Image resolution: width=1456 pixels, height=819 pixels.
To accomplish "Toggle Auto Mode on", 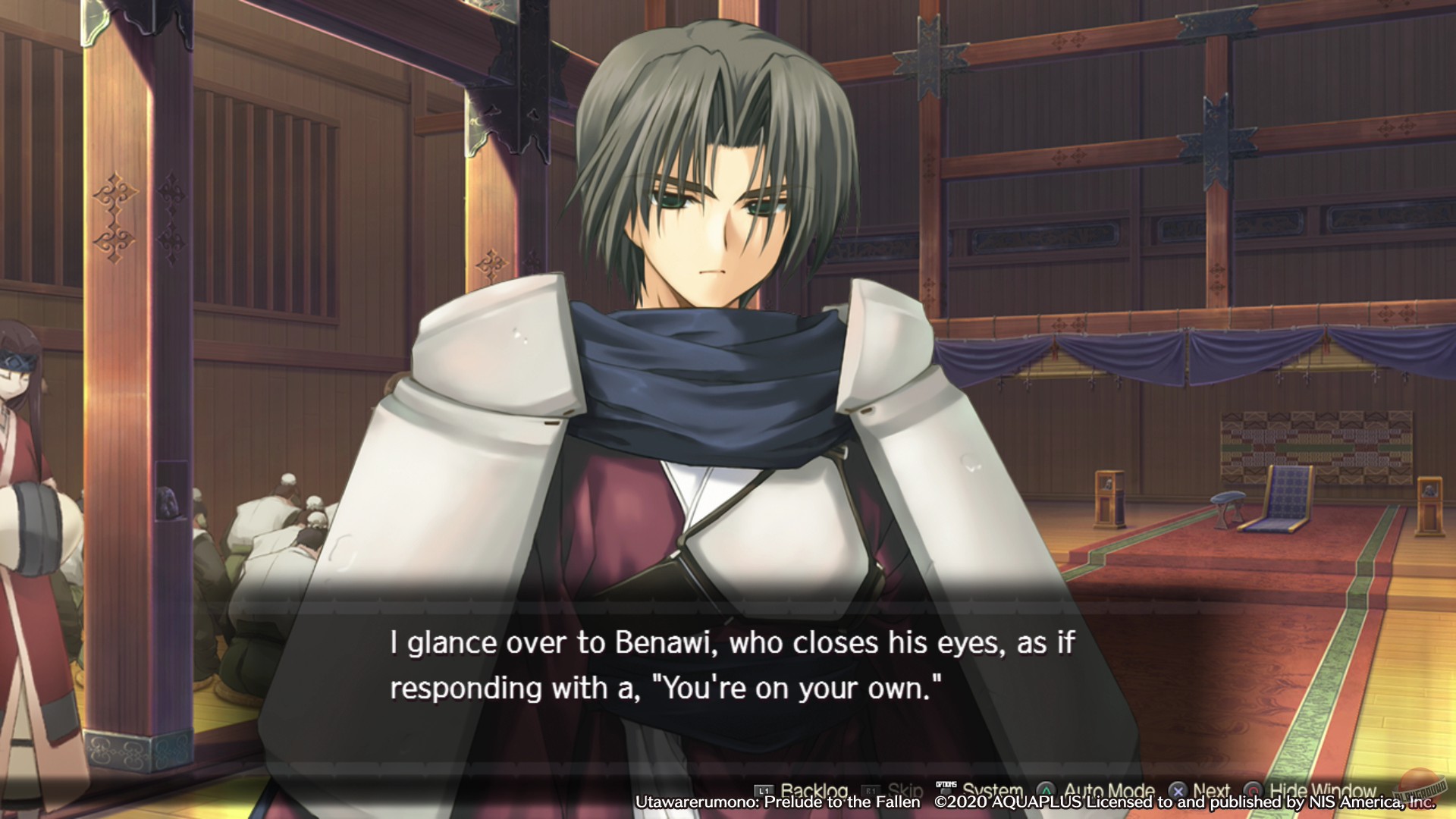I will click(x=1109, y=791).
